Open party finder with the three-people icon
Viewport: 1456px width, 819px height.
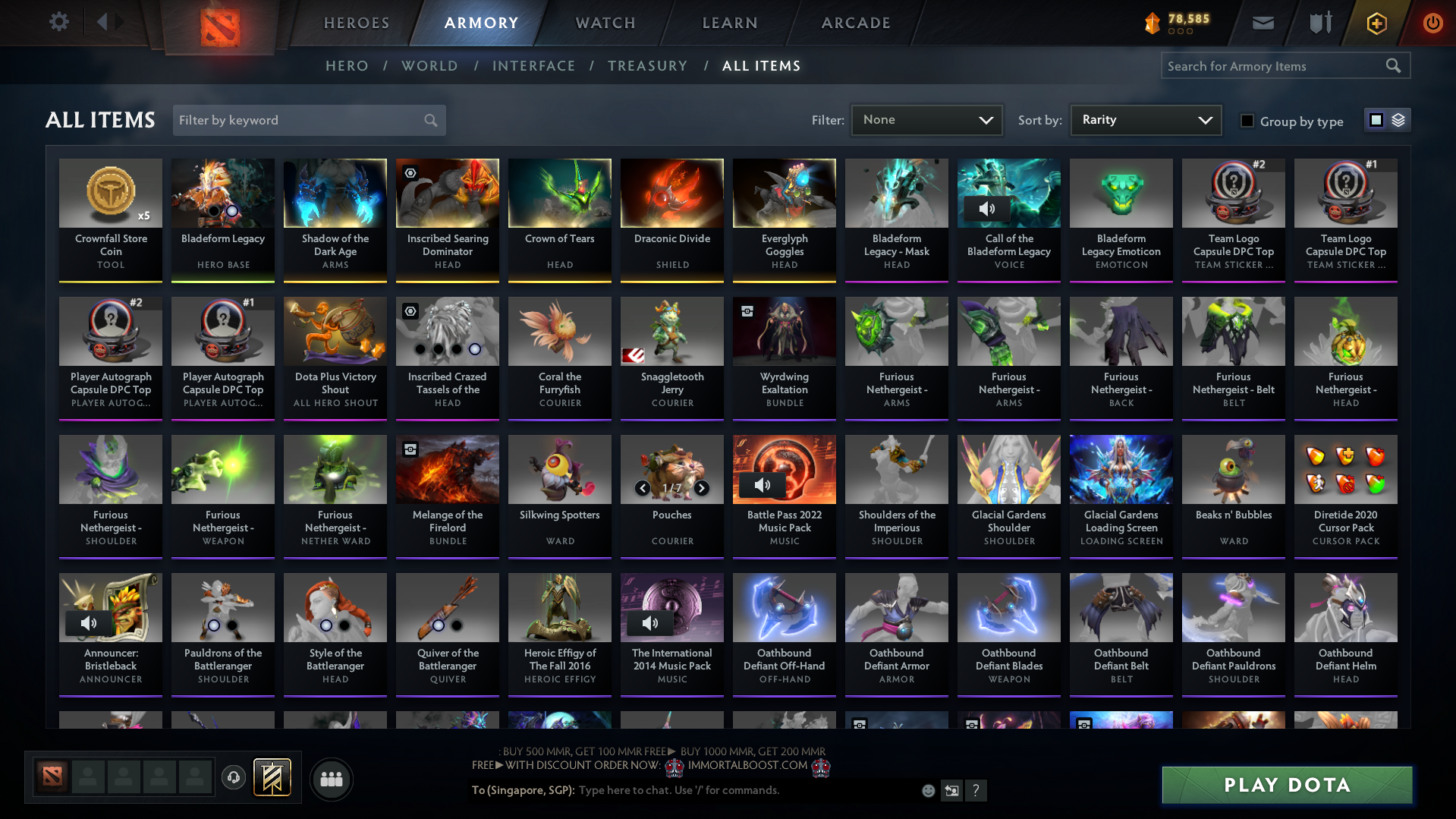331,779
